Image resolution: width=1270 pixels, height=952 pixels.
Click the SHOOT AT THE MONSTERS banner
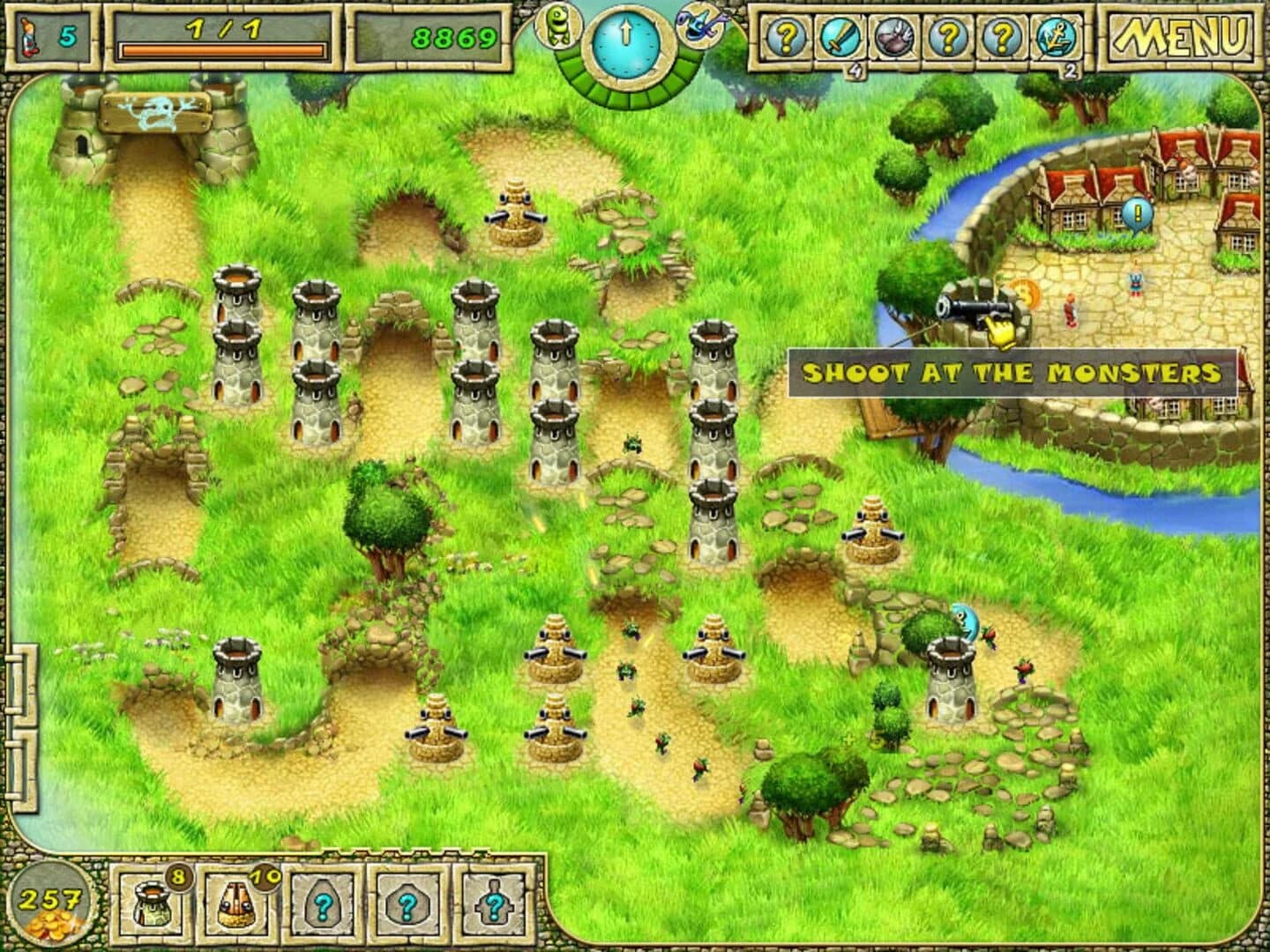click(1010, 373)
